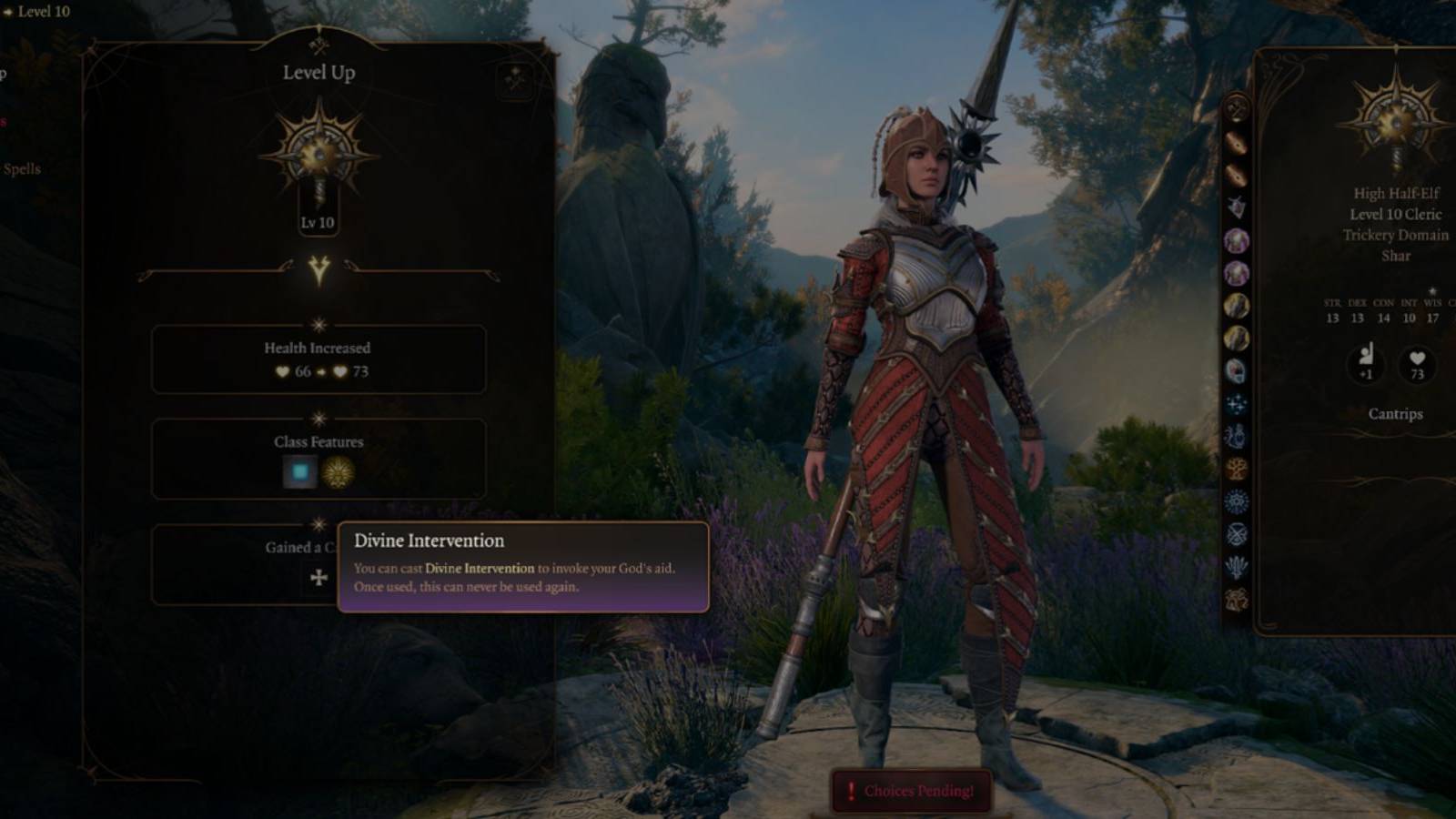Select a purple portrait spell icon in the ability column
Screen dimensions: 1456x819
1235,241
